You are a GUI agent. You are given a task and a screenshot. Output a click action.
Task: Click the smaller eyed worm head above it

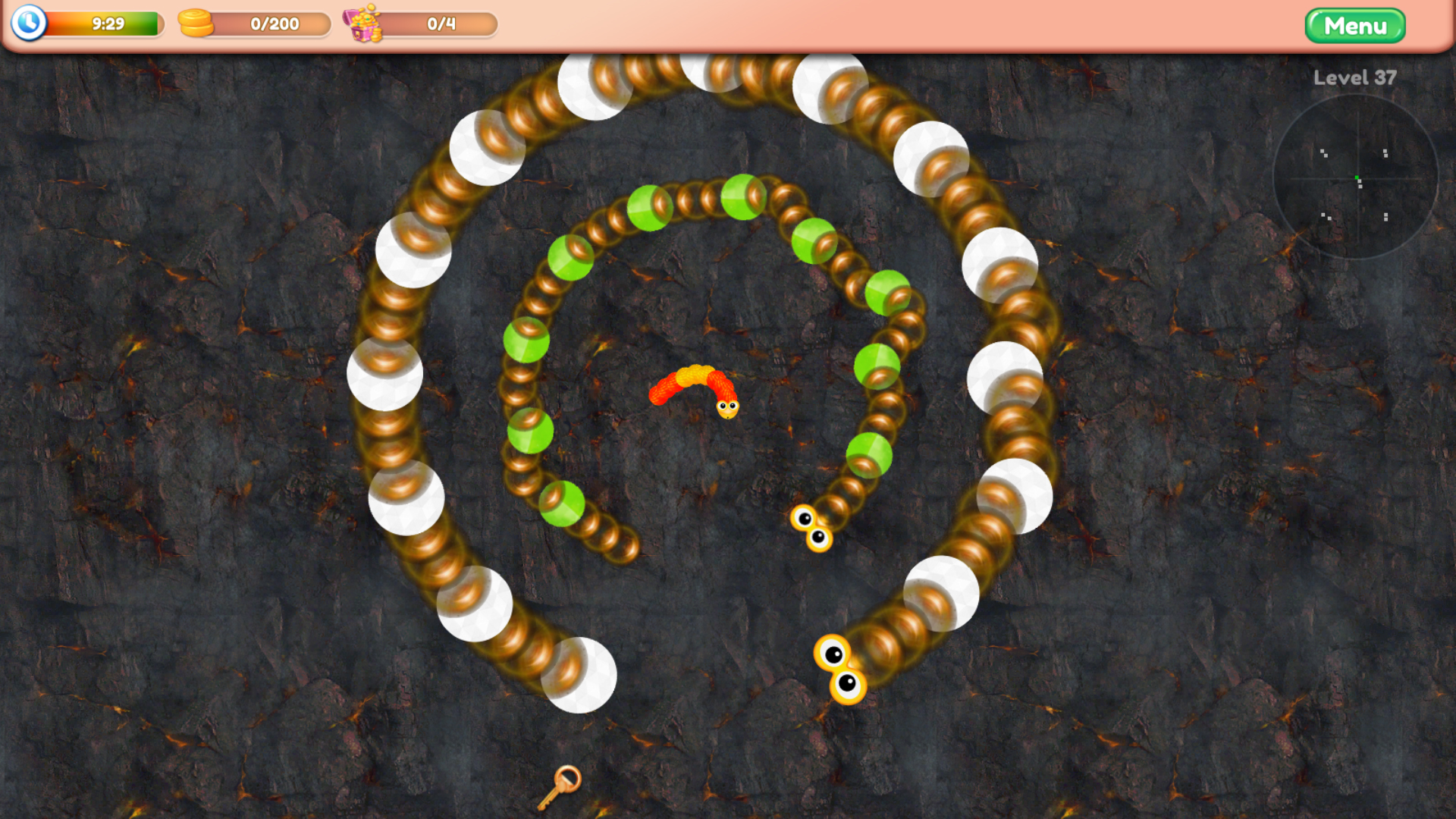[811, 528]
